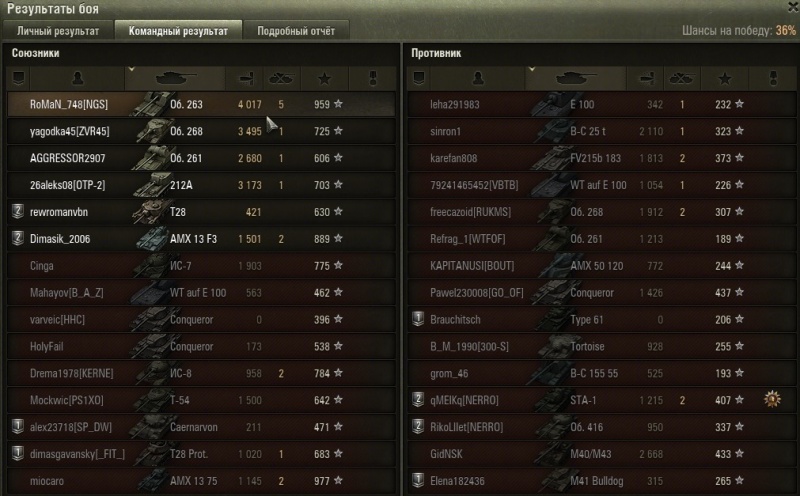Choose ally yagodka45[ZVR45] row
This screenshot has height=496, width=800.
pyautogui.click(x=200, y=131)
